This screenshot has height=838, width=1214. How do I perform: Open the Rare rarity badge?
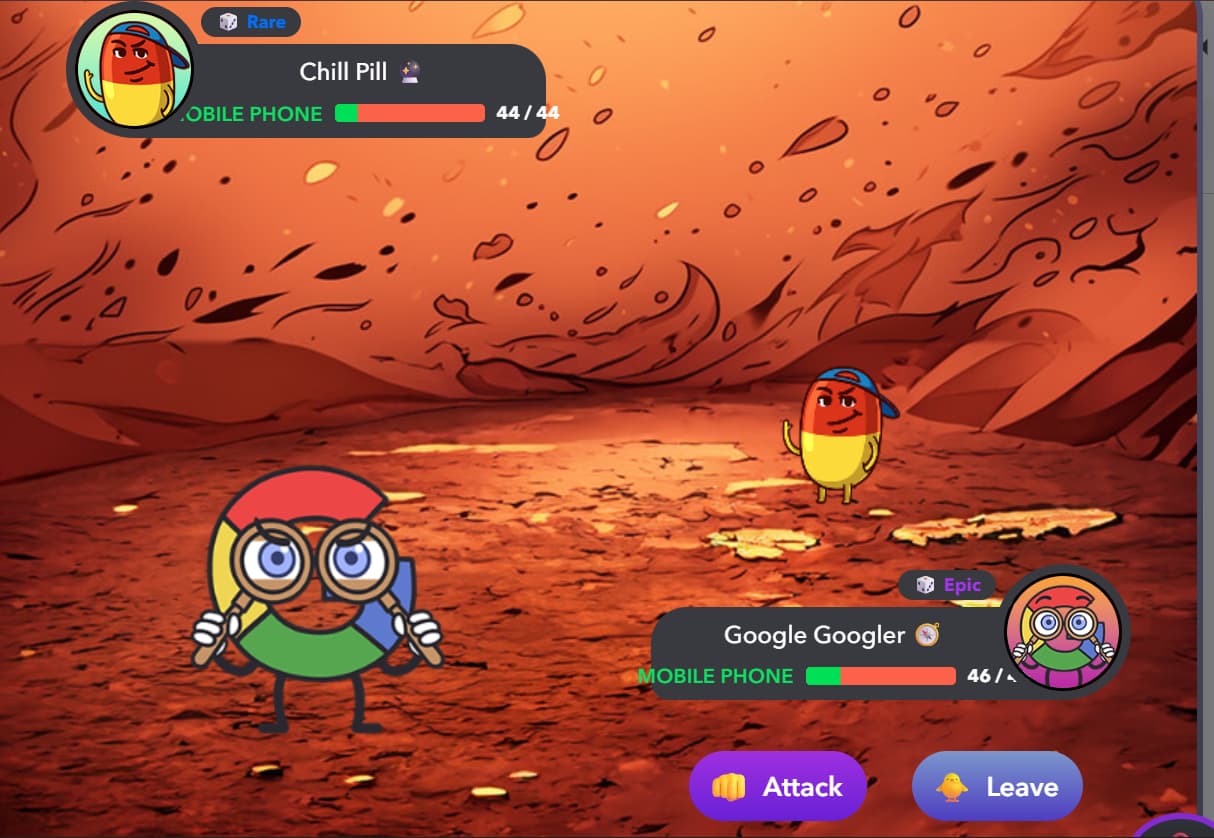point(251,22)
